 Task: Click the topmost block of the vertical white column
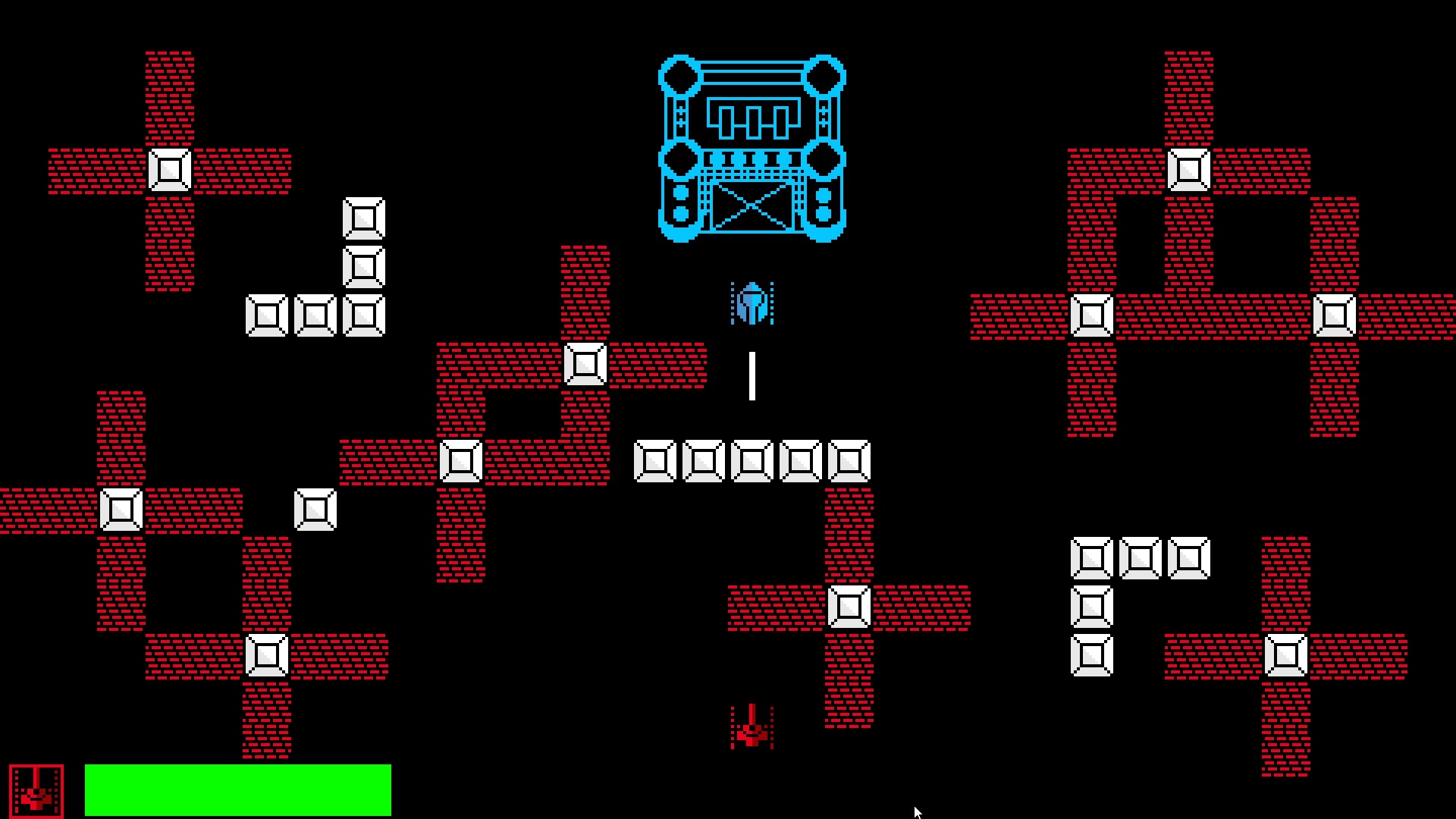click(362, 220)
